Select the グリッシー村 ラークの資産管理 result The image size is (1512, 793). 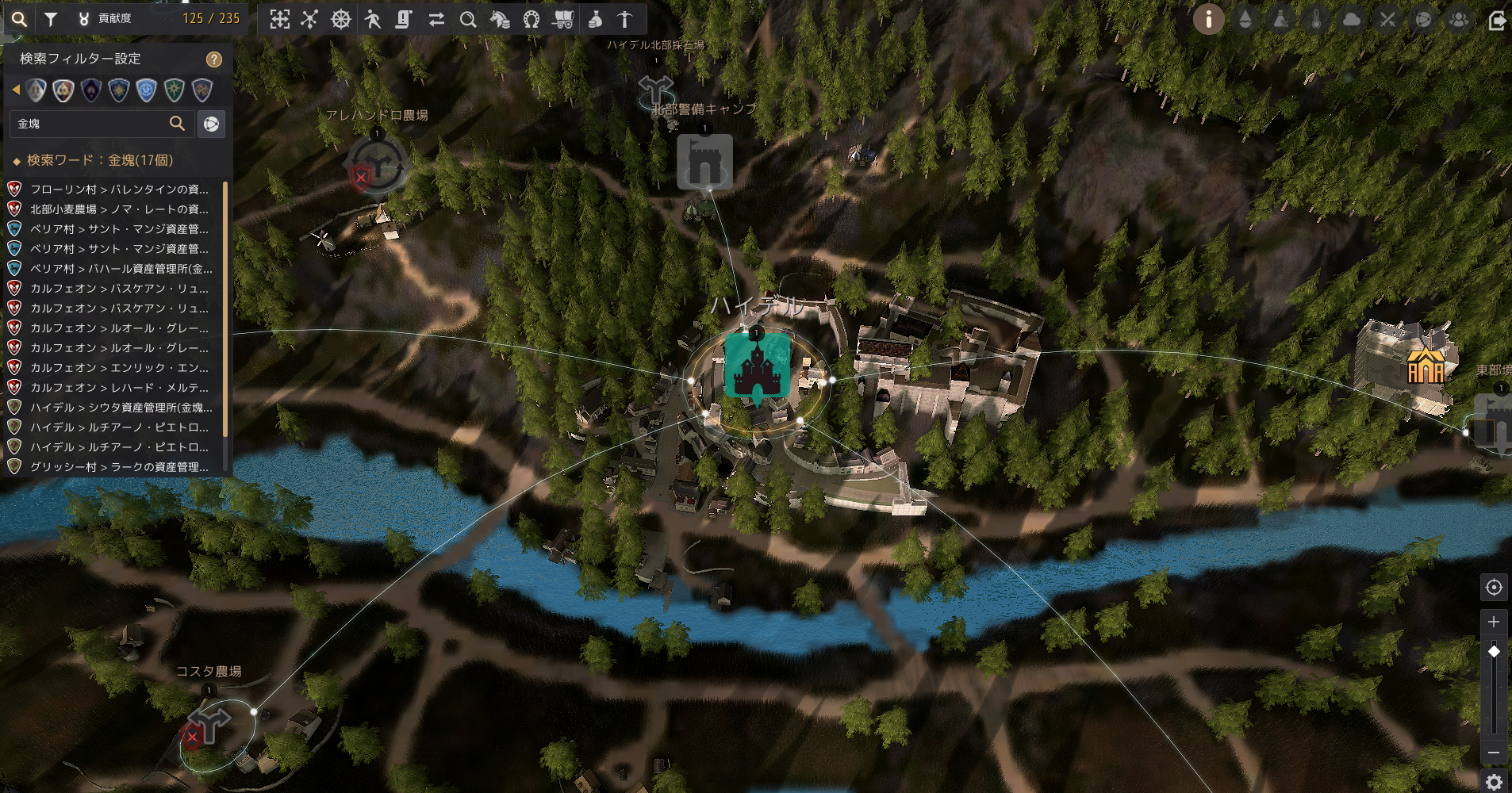point(119,467)
